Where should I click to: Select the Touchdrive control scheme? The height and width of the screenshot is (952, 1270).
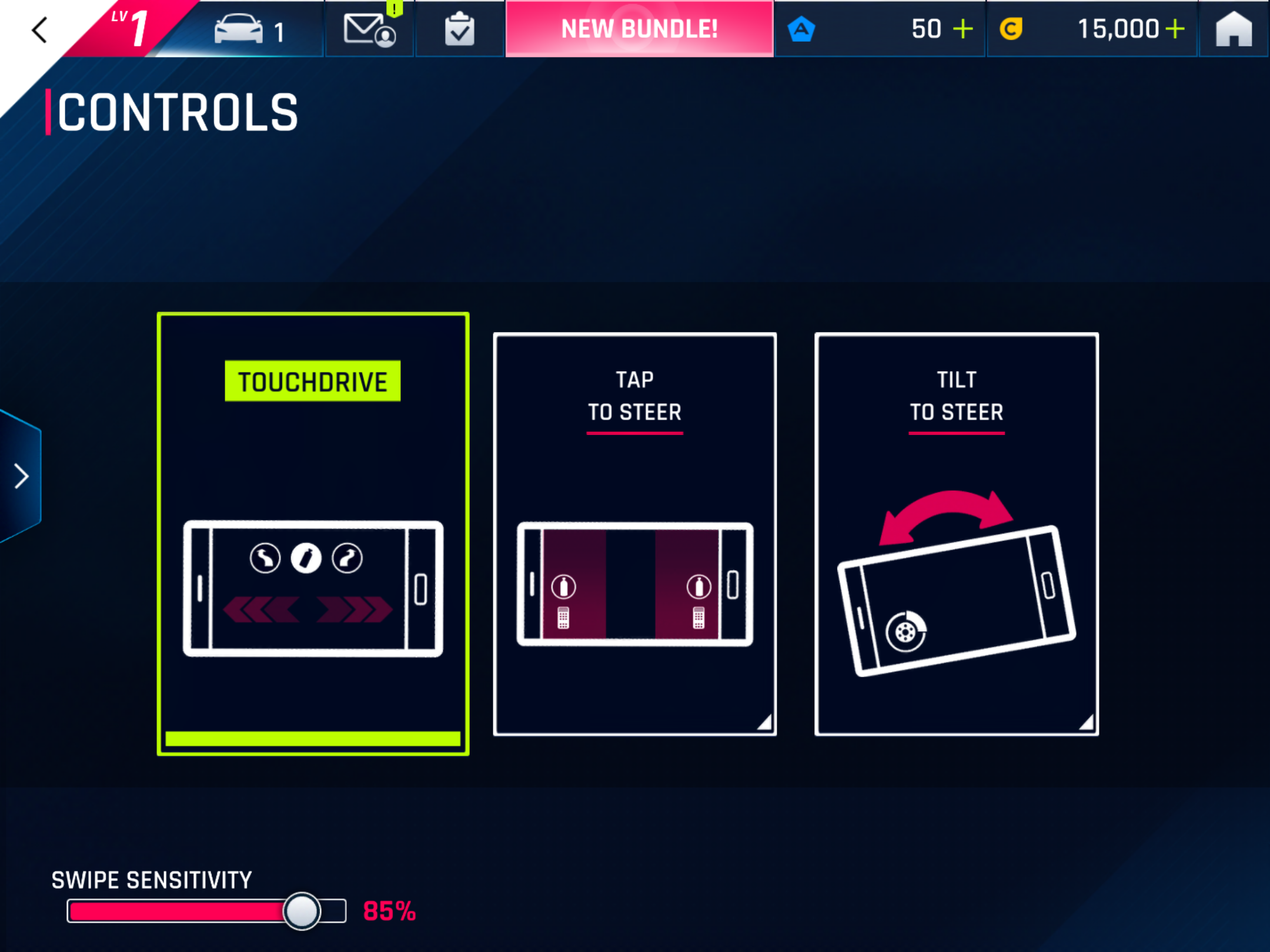coord(313,529)
